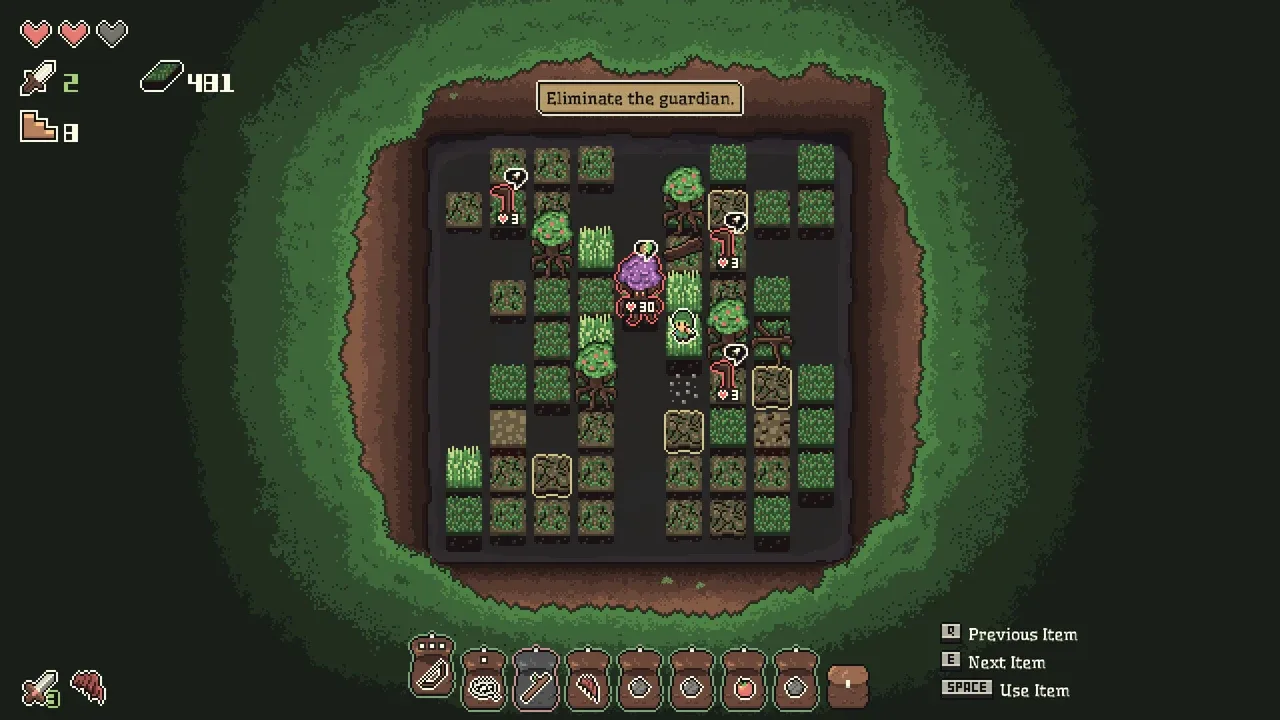Screen dimensions: 1280x720
Task: Click the equipped sword icon
Action: tap(40, 688)
